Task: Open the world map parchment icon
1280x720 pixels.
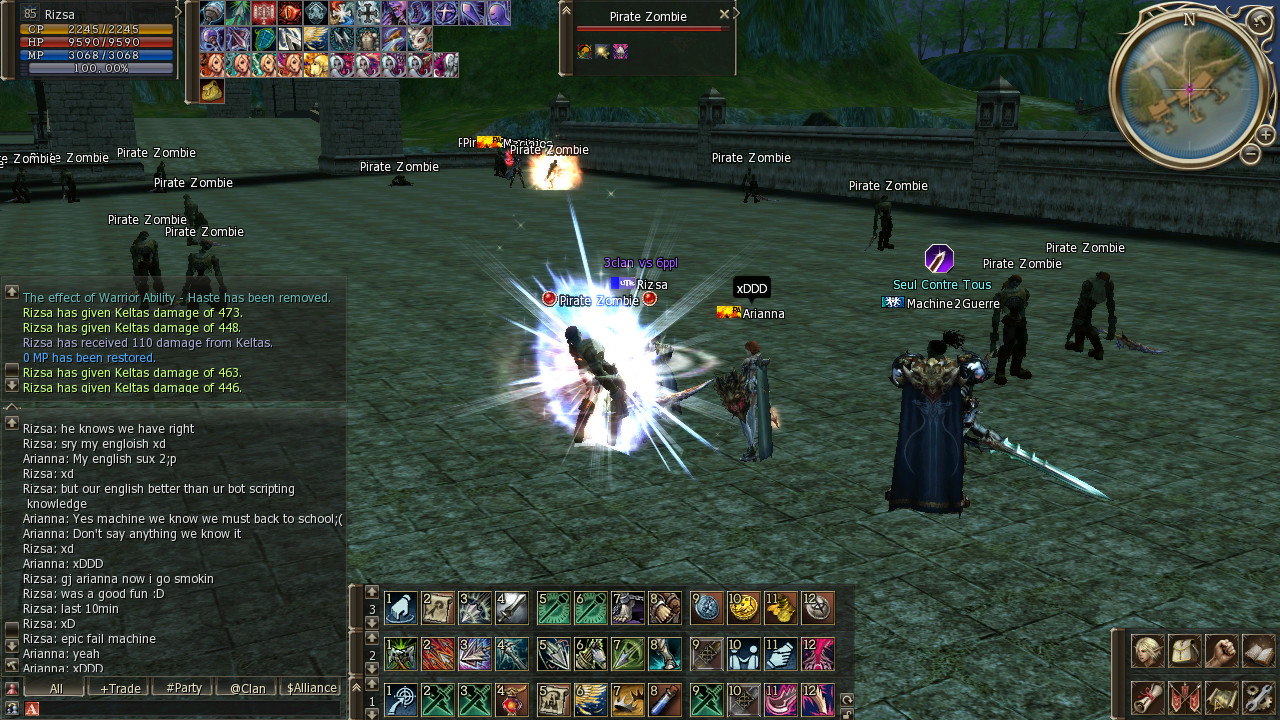Action: [x=1221, y=697]
